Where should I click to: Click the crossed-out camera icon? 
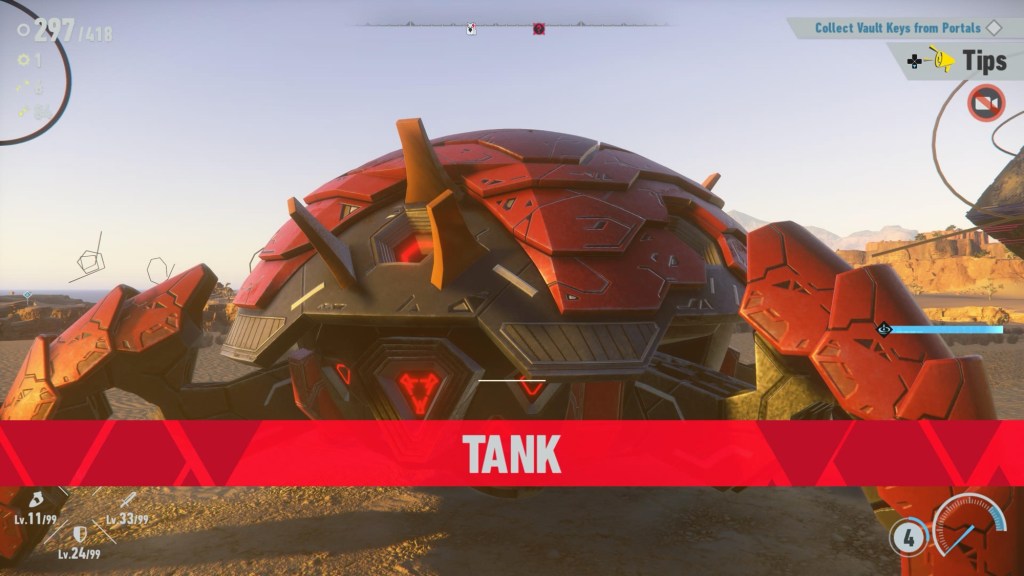point(985,102)
